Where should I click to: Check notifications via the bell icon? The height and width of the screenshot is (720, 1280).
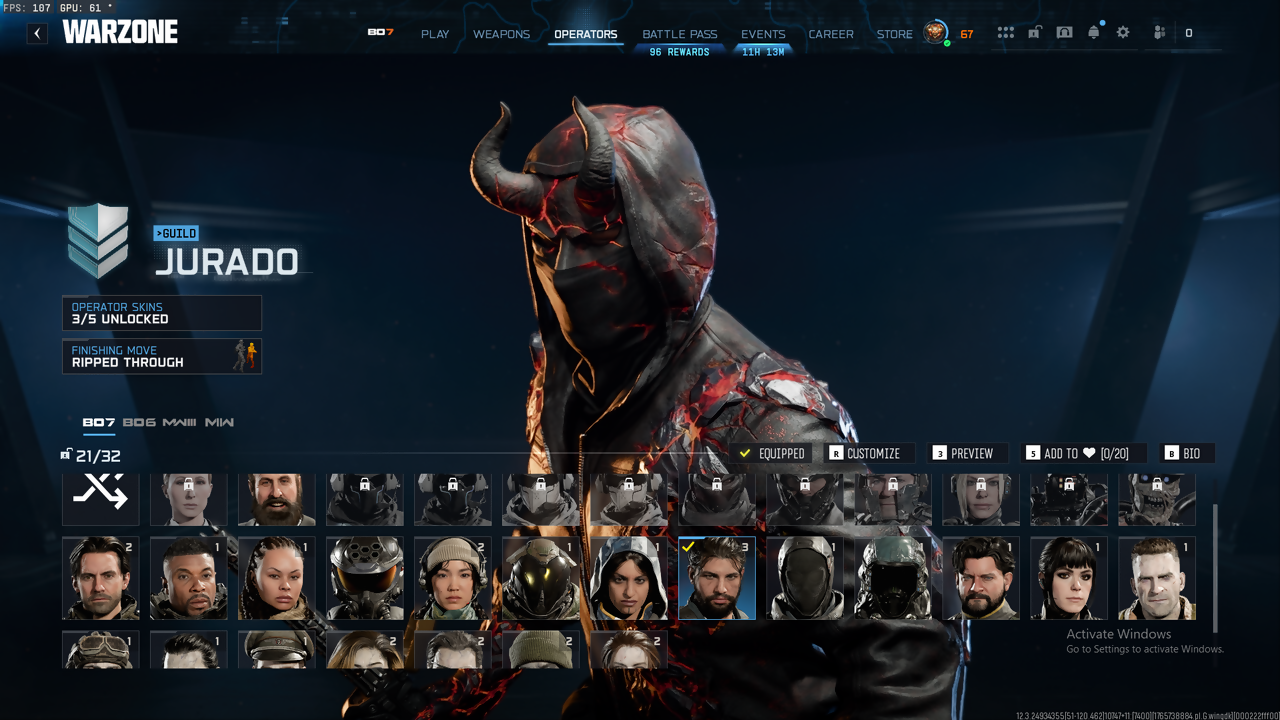[1093, 33]
